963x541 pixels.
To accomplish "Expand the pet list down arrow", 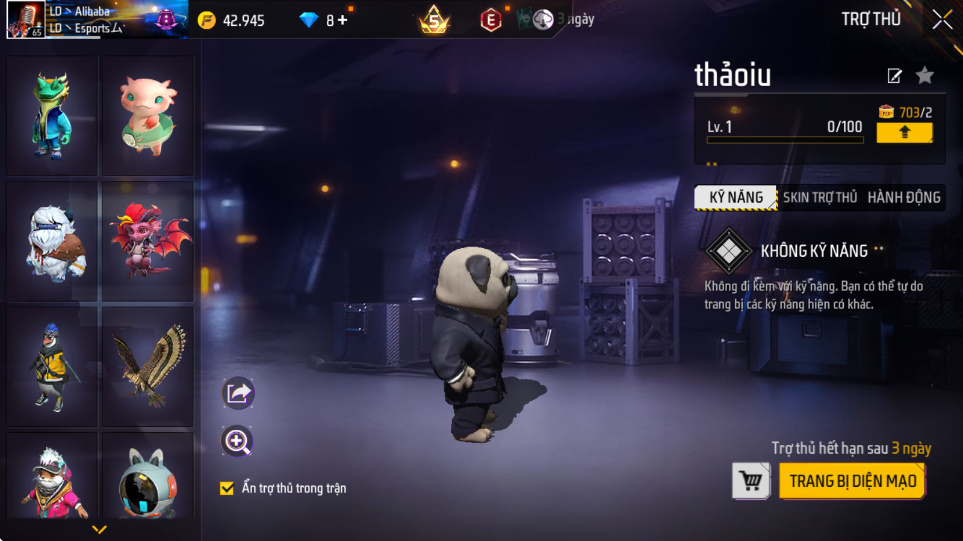I will (x=99, y=529).
